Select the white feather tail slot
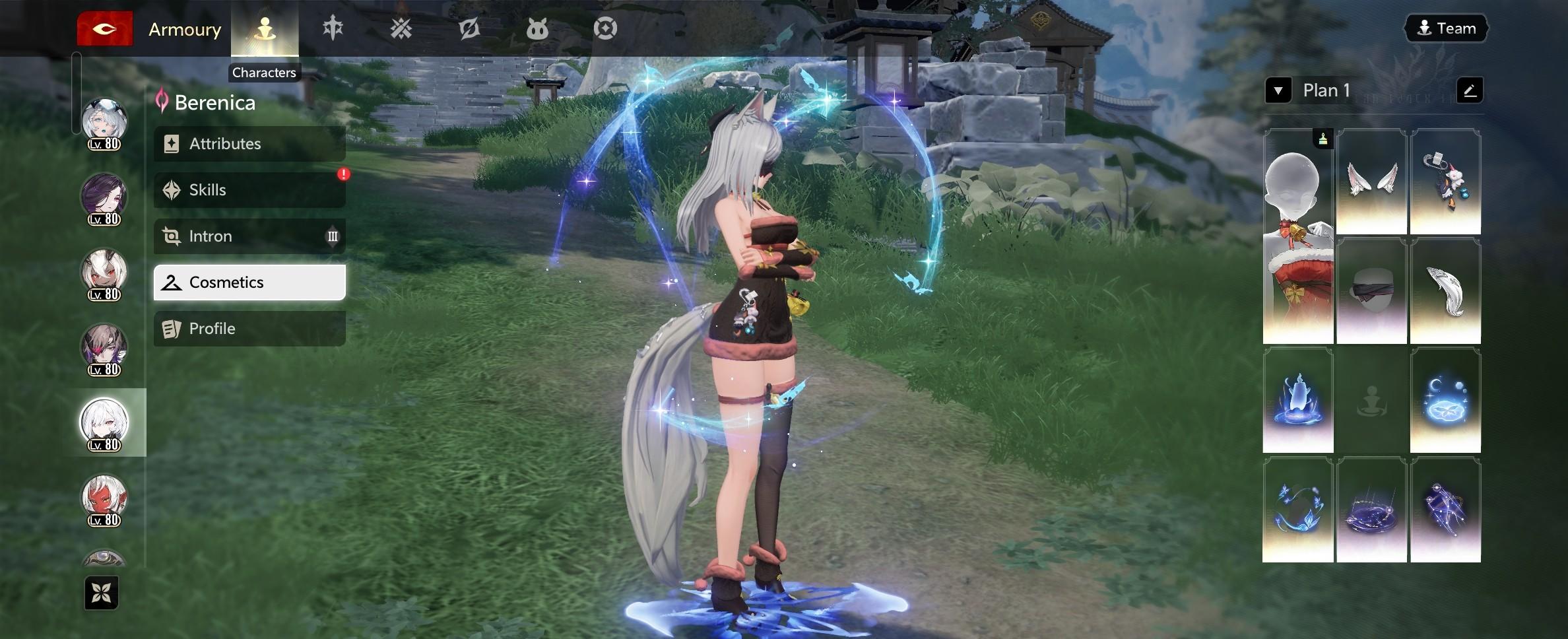The image size is (1568, 639). click(1445, 291)
